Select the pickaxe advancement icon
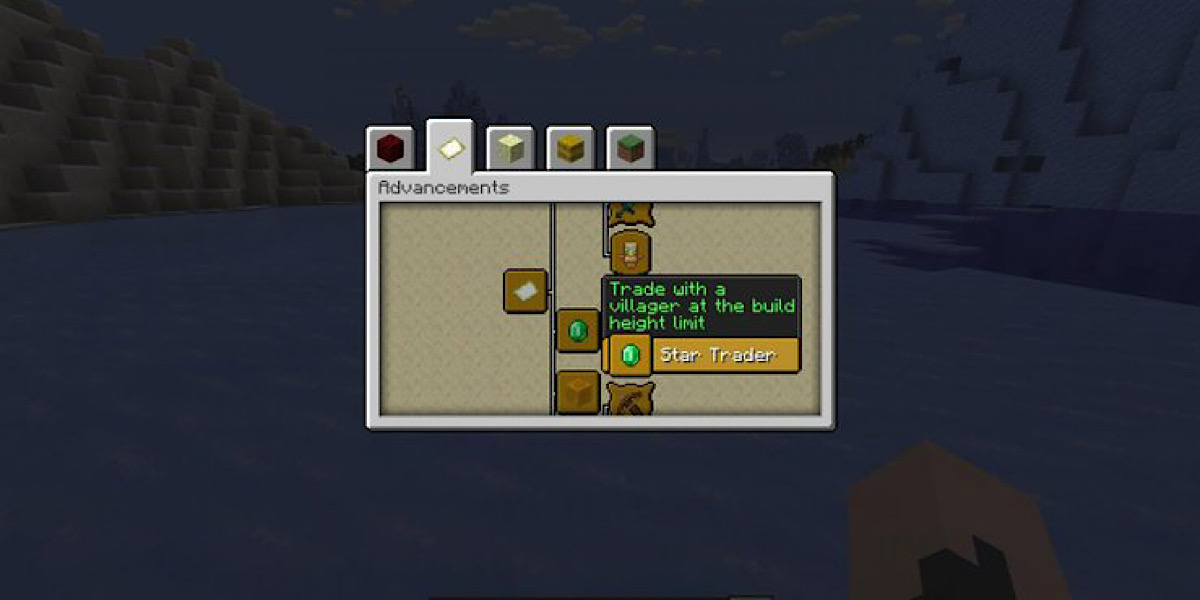Viewport: 1200px width, 600px height. [x=631, y=401]
